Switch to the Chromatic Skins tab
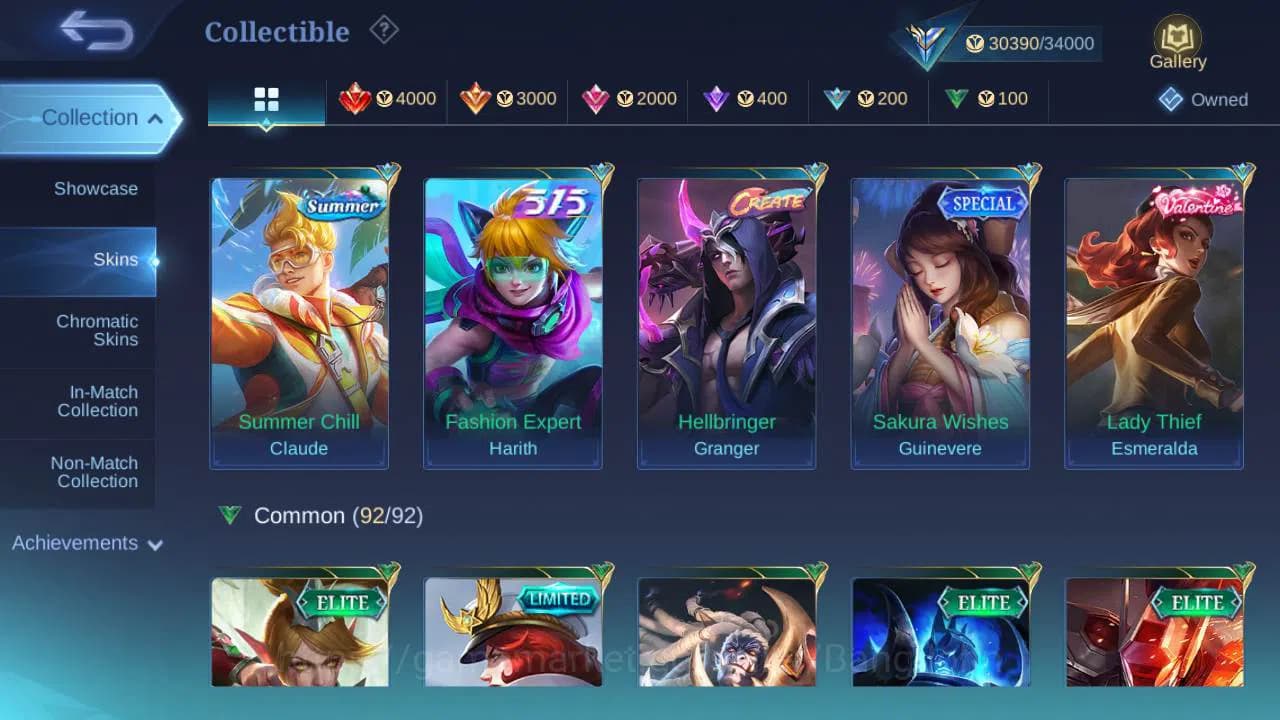The width and height of the screenshot is (1280, 720). (x=97, y=331)
